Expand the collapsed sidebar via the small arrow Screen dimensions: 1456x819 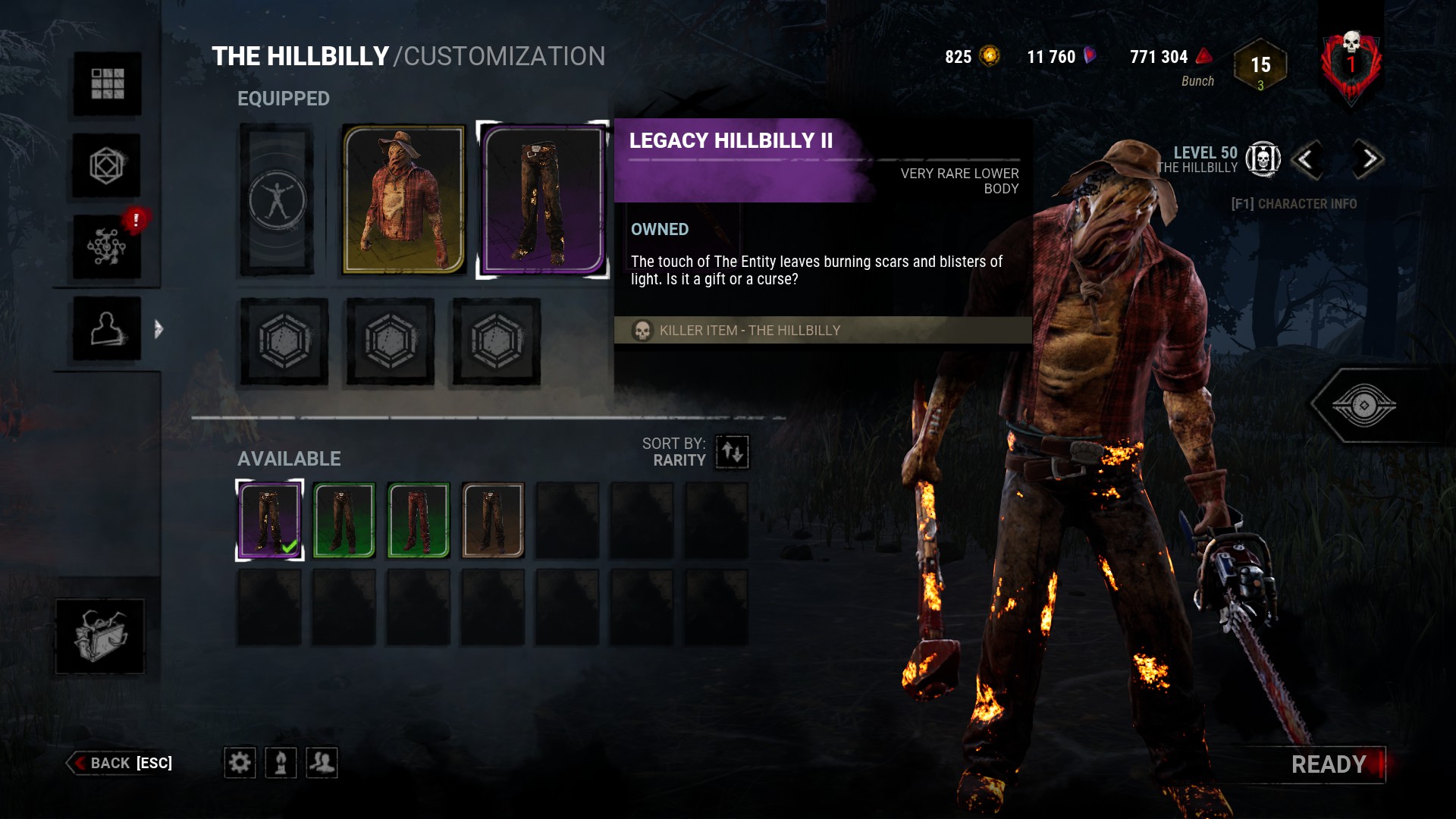(x=158, y=329)
